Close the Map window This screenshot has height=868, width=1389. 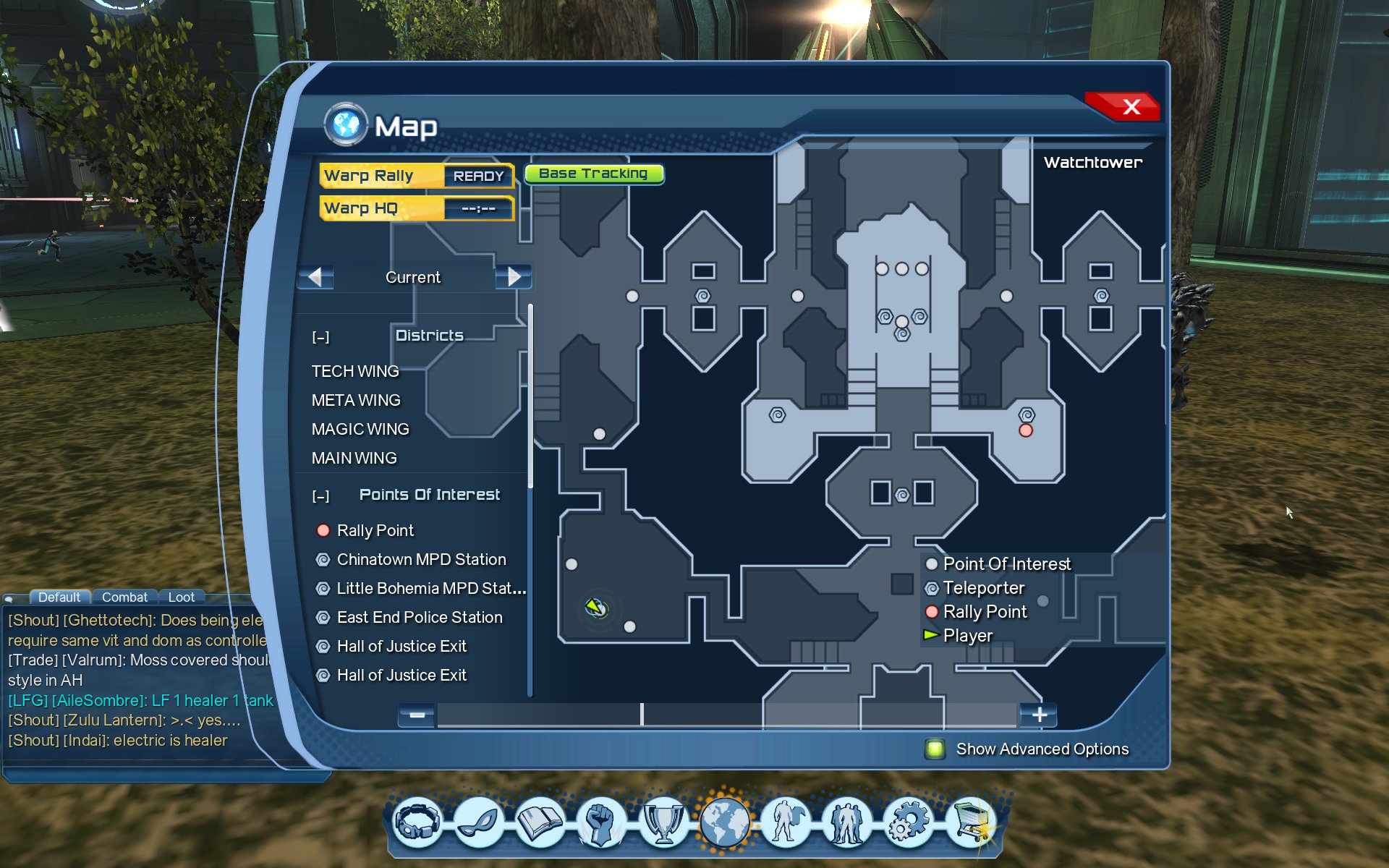[1131, 107]
